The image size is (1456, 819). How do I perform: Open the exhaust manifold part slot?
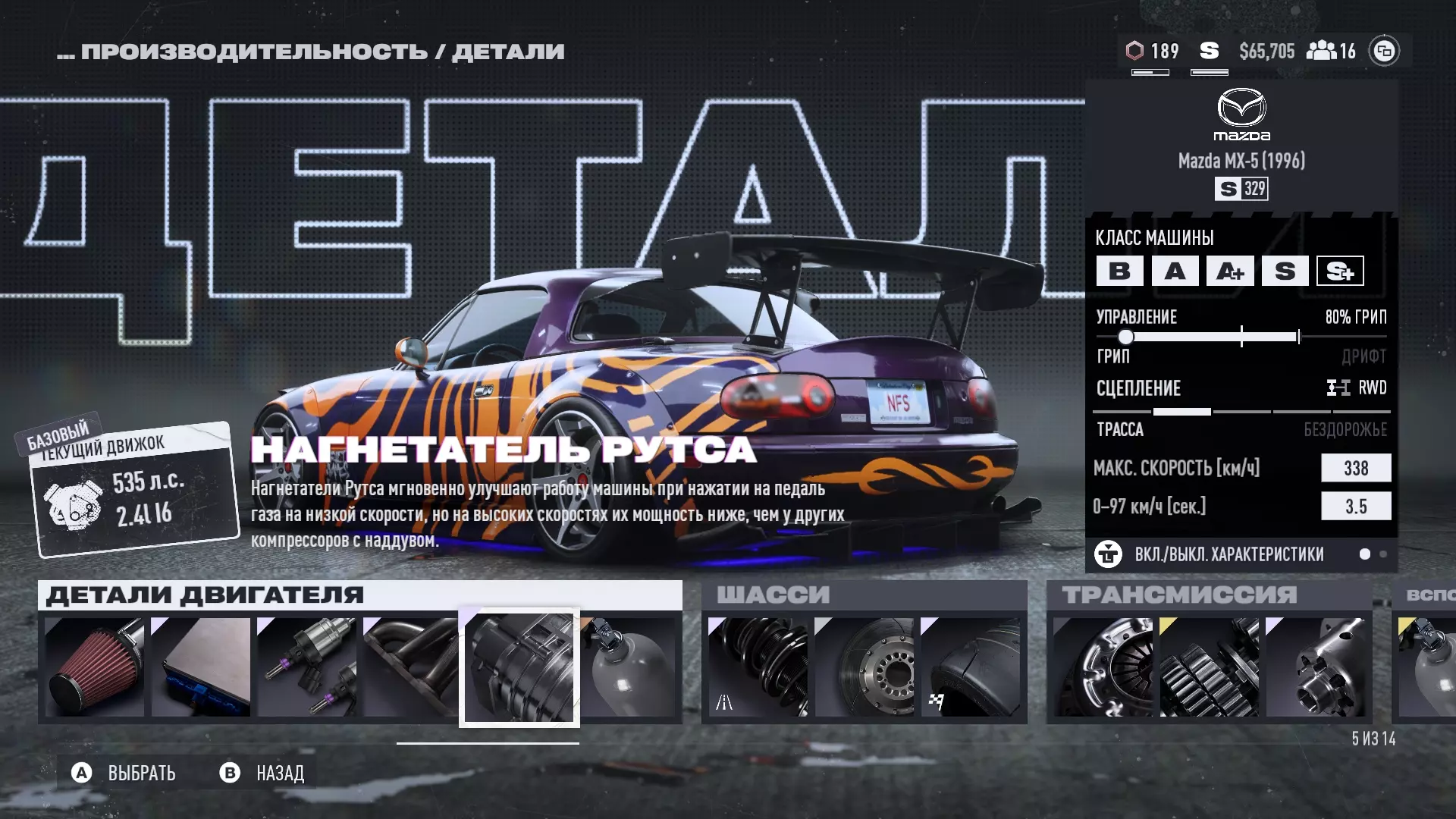[410, 667]
